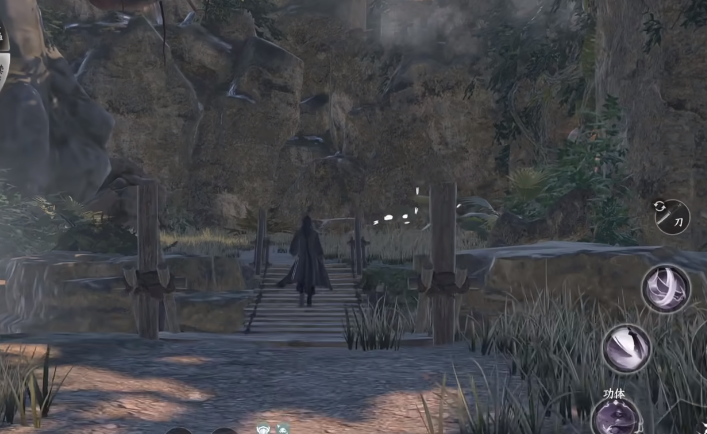The image size is (707, 434).
Task: Use the purple blade slash skill
Action: point(627,348)
